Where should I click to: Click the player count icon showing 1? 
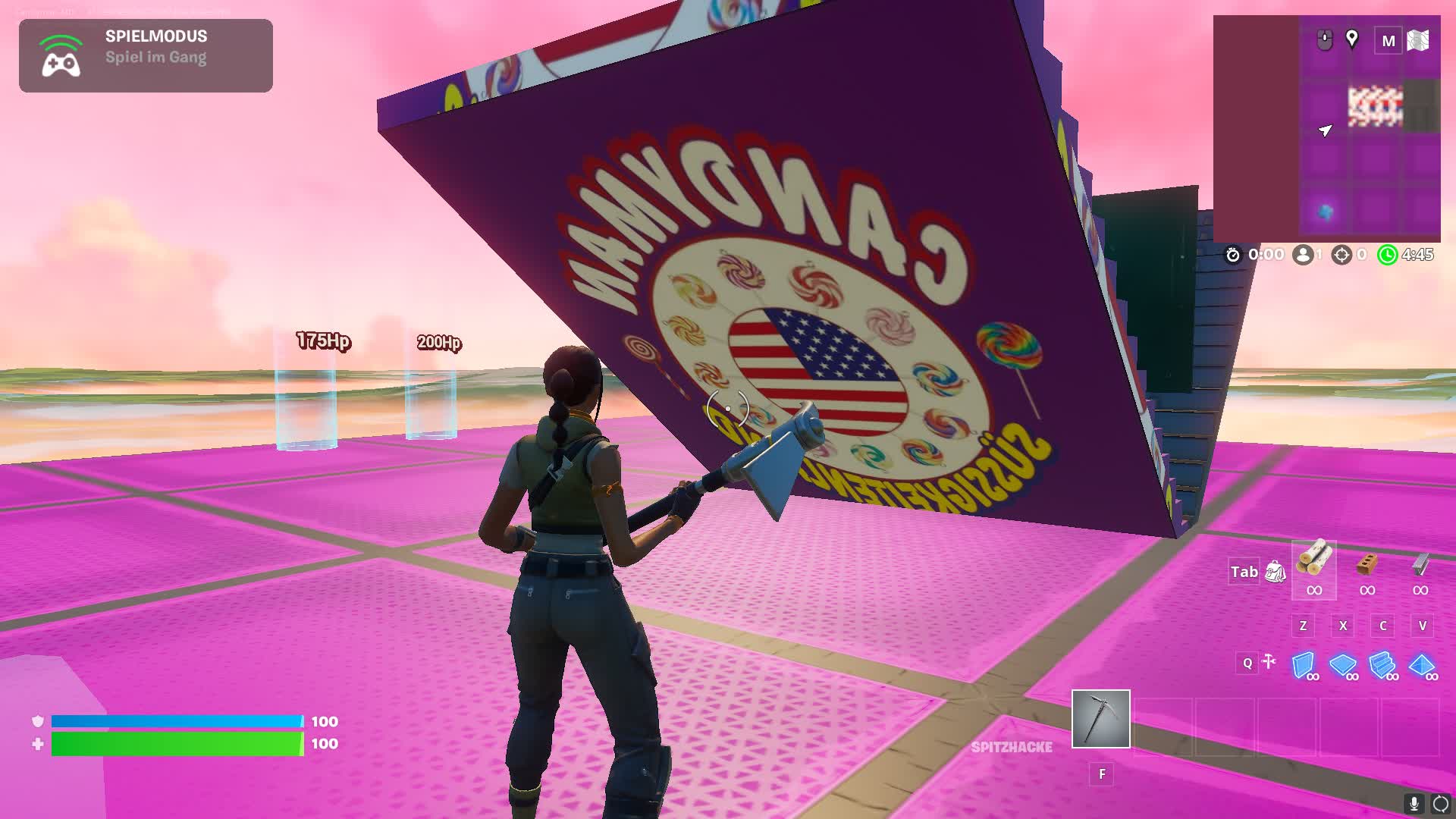coord(1302,254)
